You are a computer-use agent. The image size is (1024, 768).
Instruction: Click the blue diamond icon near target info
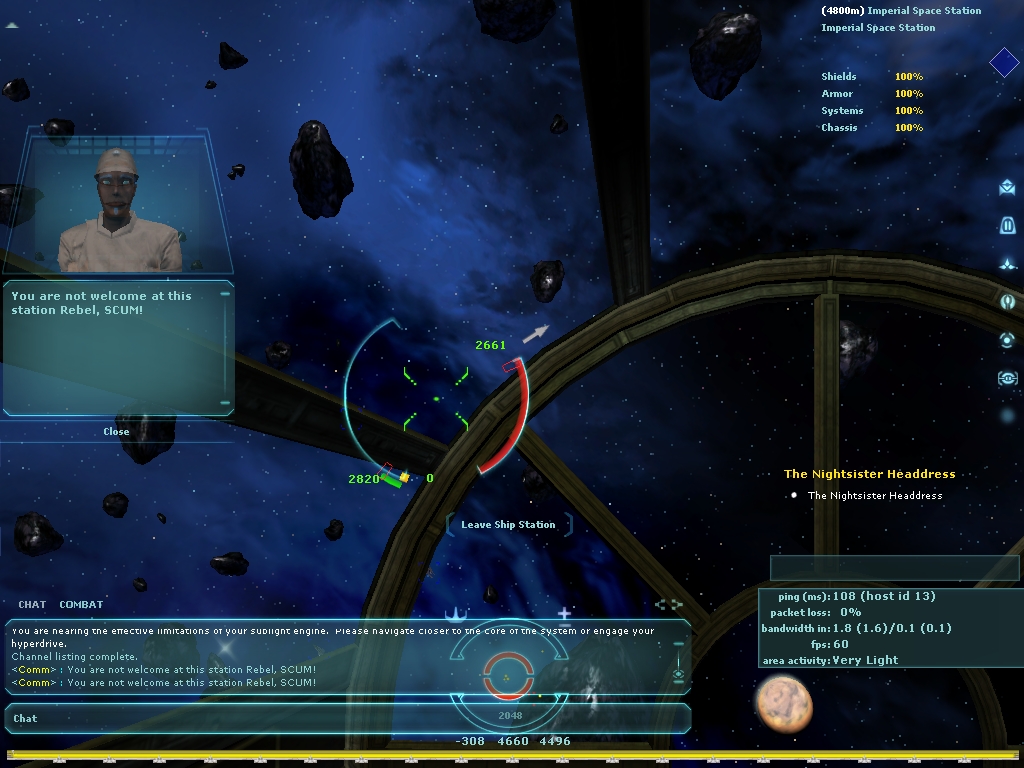pyautogui.click(x=1004, y=63)
